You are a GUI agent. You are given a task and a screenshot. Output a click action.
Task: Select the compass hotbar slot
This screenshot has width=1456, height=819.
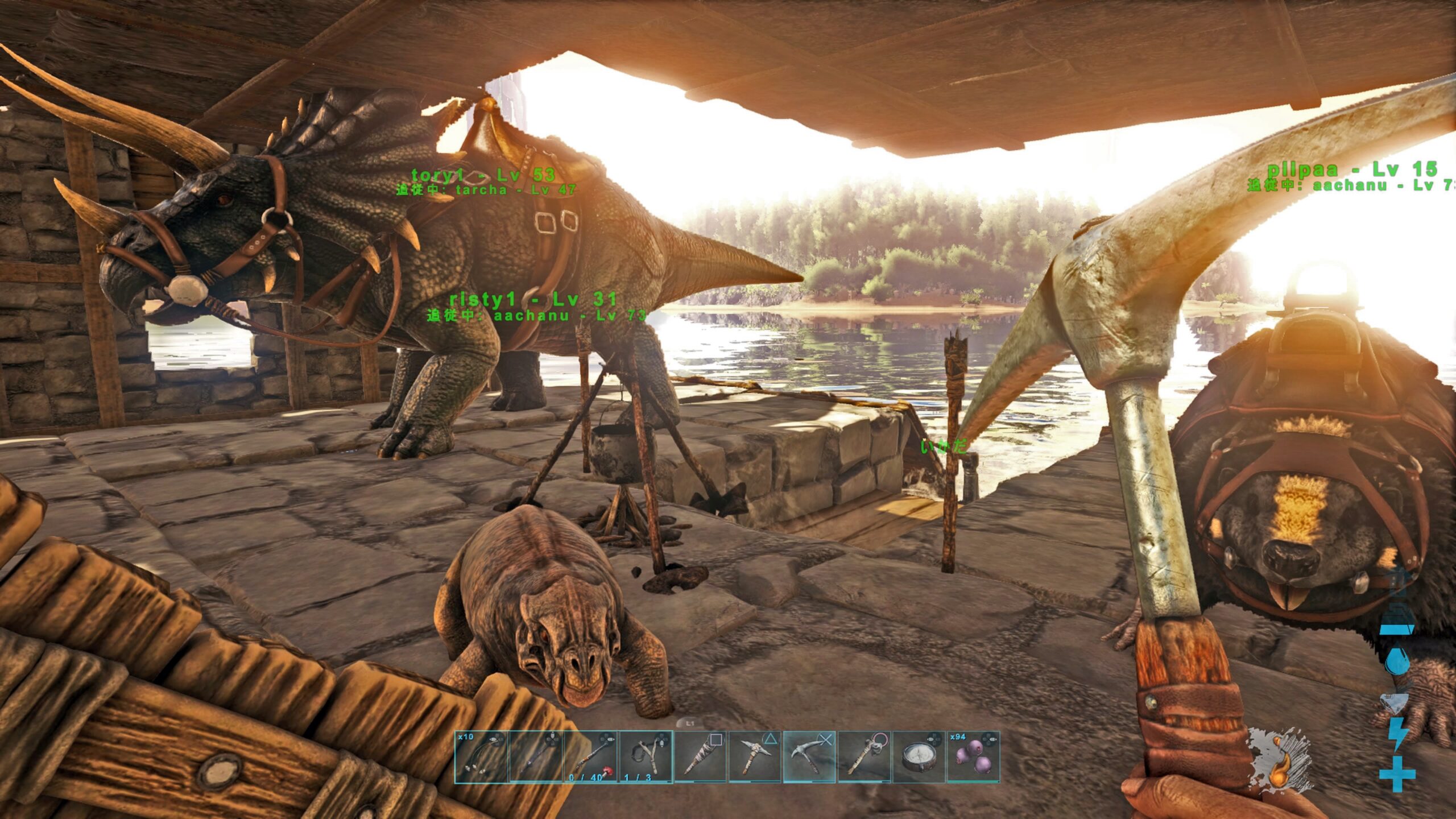point(919,757)
